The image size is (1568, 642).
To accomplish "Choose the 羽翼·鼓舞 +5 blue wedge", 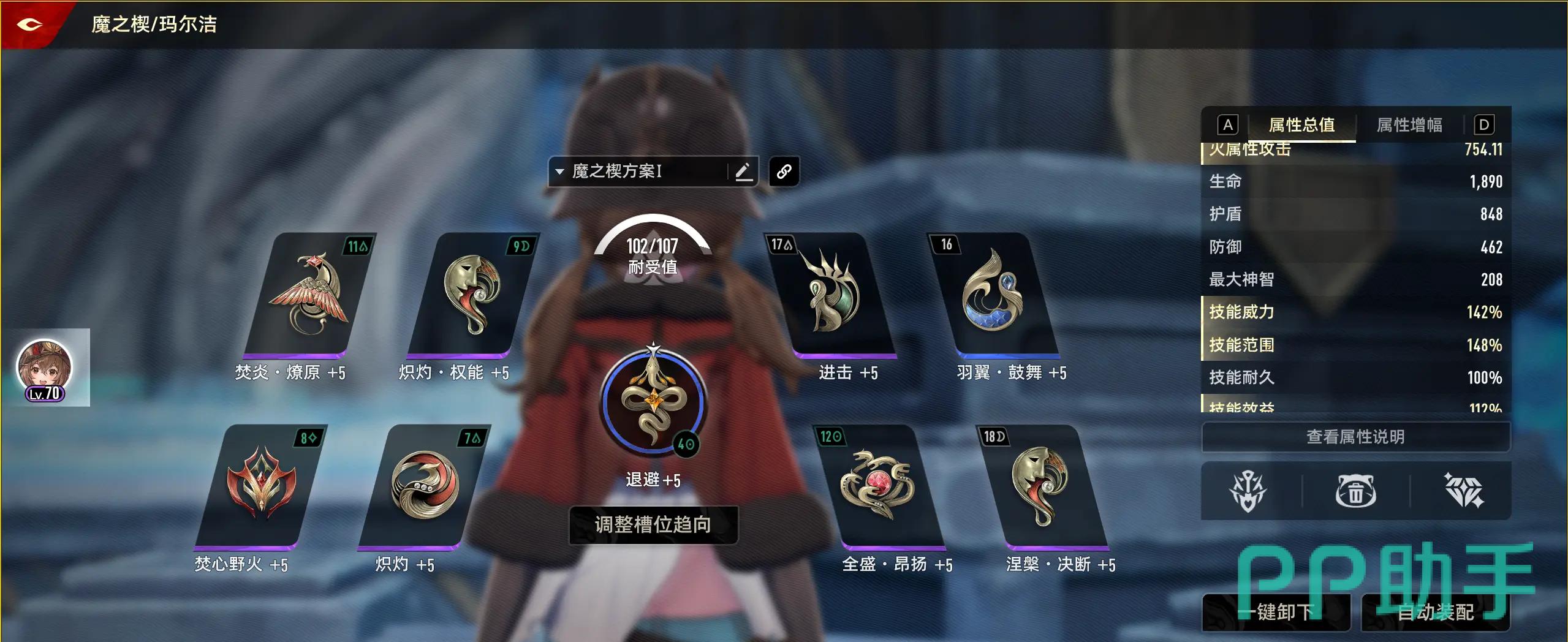I will pos(993,295).
